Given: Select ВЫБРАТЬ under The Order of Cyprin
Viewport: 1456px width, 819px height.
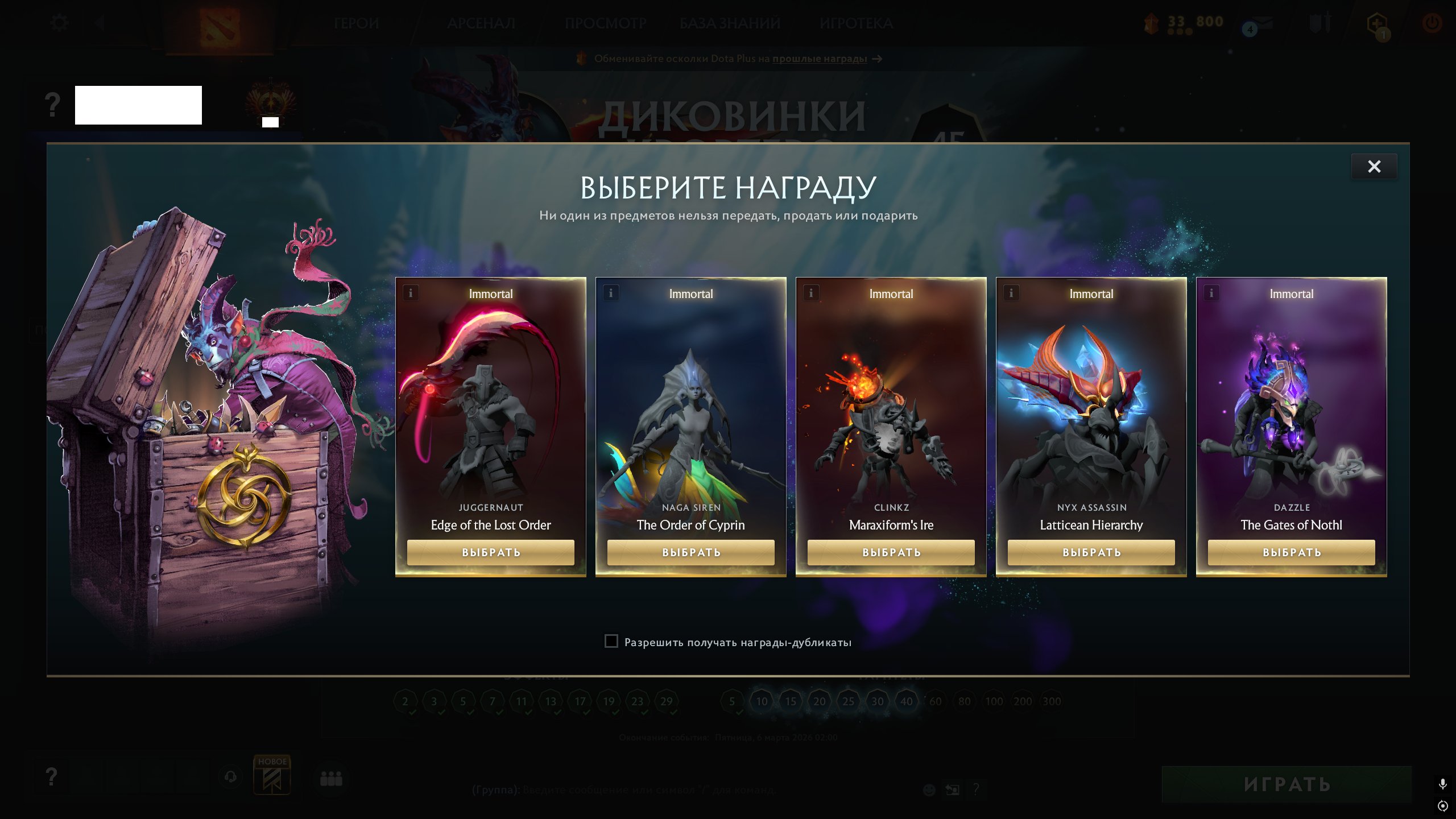Looking at the screenshot, I should (x=690, y=552).
